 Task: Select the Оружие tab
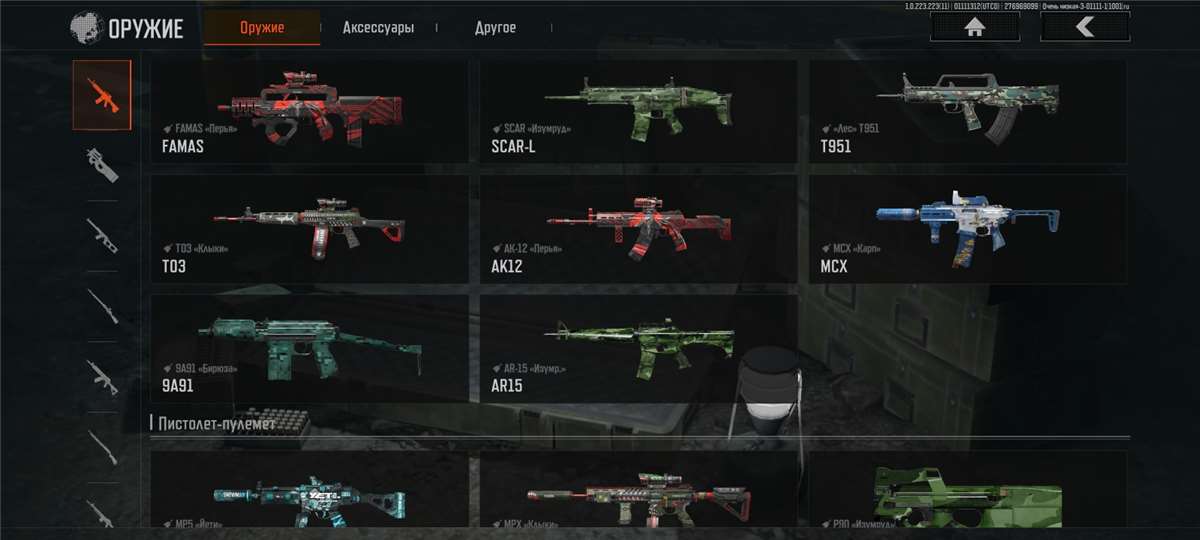pyautogui.click(x=262, y=28)
